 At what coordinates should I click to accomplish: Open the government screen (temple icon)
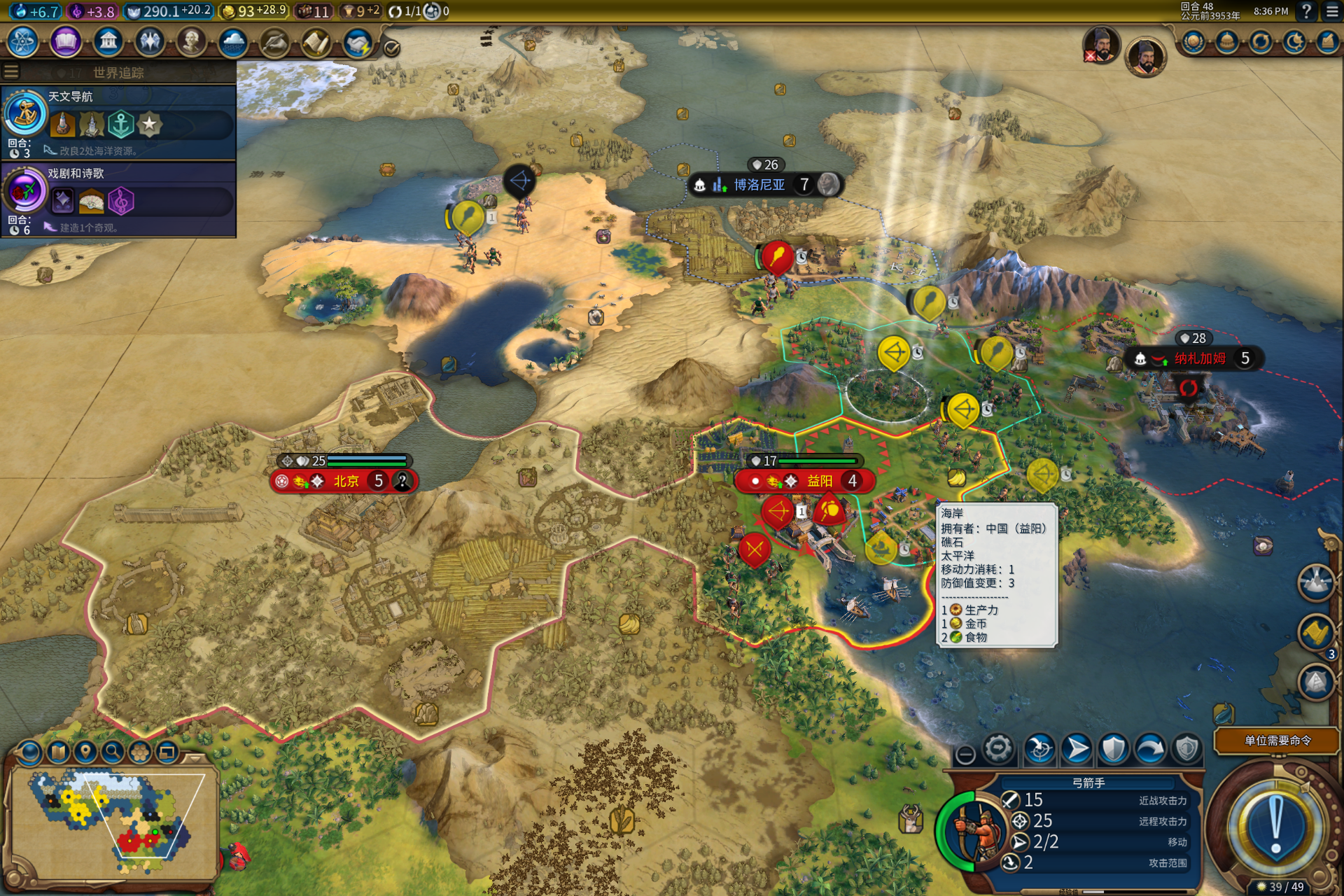pyautogui.click(x=108, y=43)
